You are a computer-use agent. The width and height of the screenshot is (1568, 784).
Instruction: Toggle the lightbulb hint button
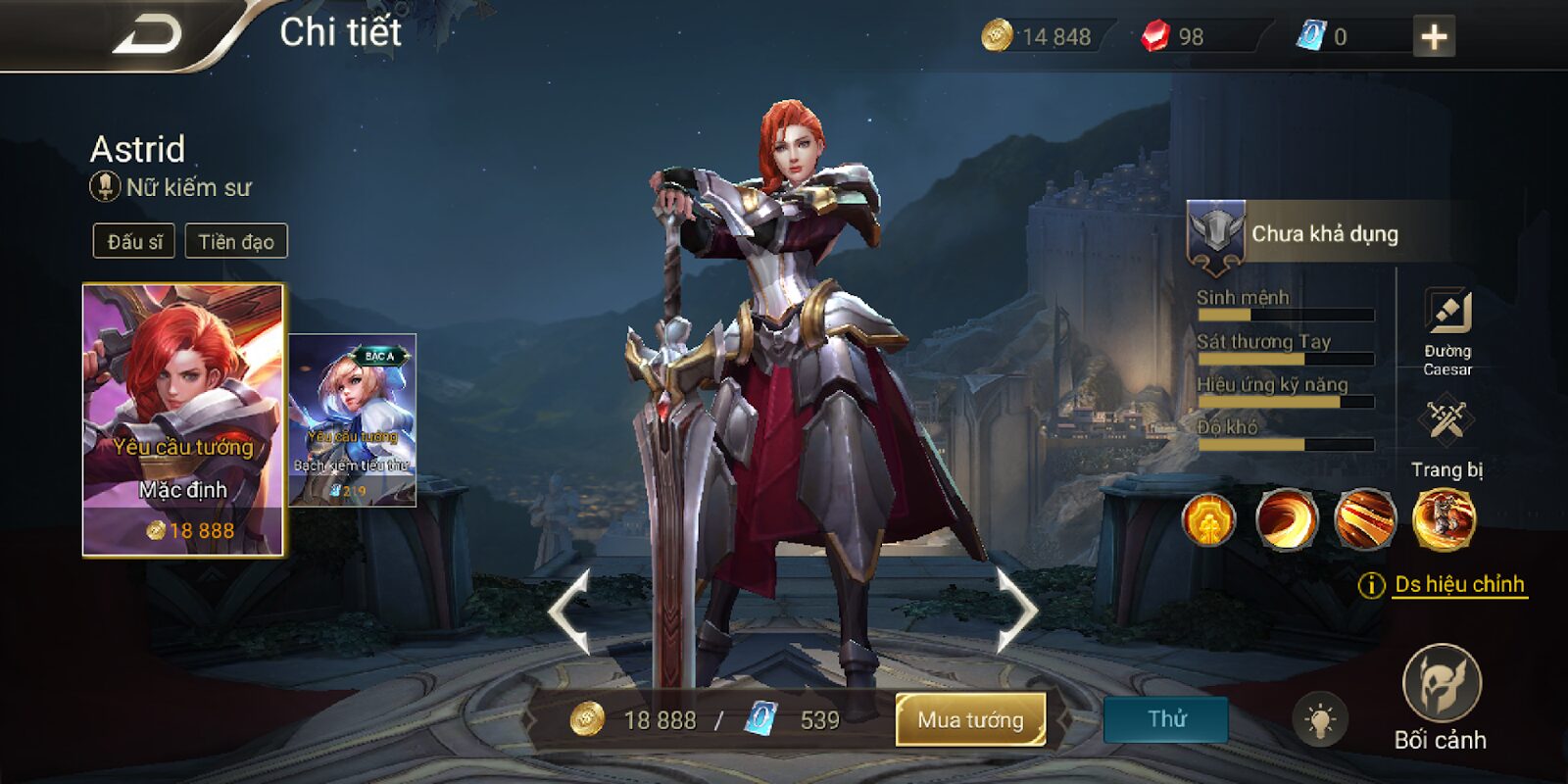click(x=1319, y=721)
